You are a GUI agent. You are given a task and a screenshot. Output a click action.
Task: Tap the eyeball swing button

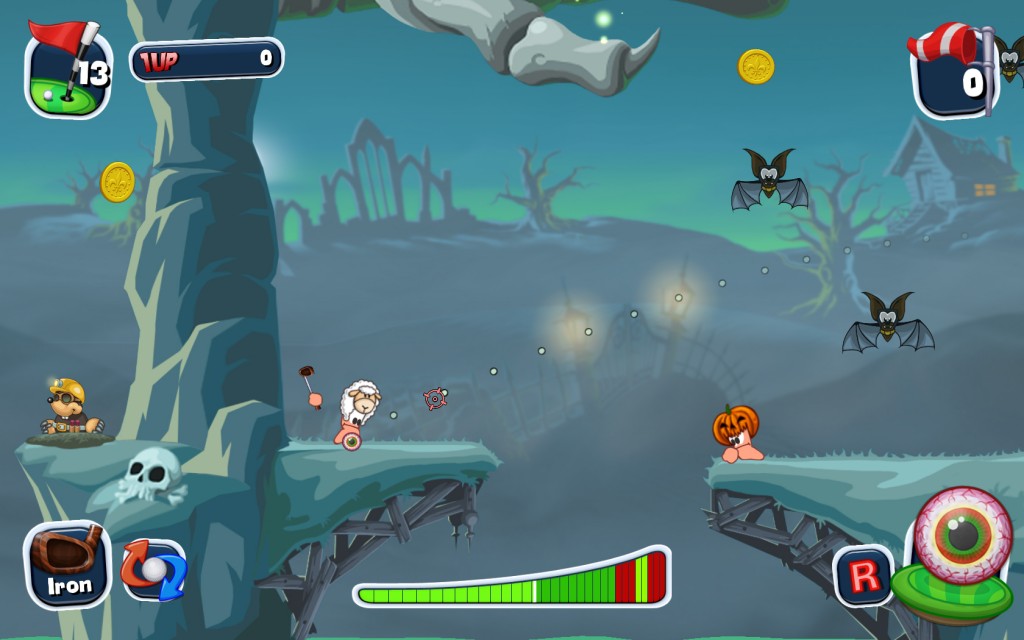coord(961,537)
